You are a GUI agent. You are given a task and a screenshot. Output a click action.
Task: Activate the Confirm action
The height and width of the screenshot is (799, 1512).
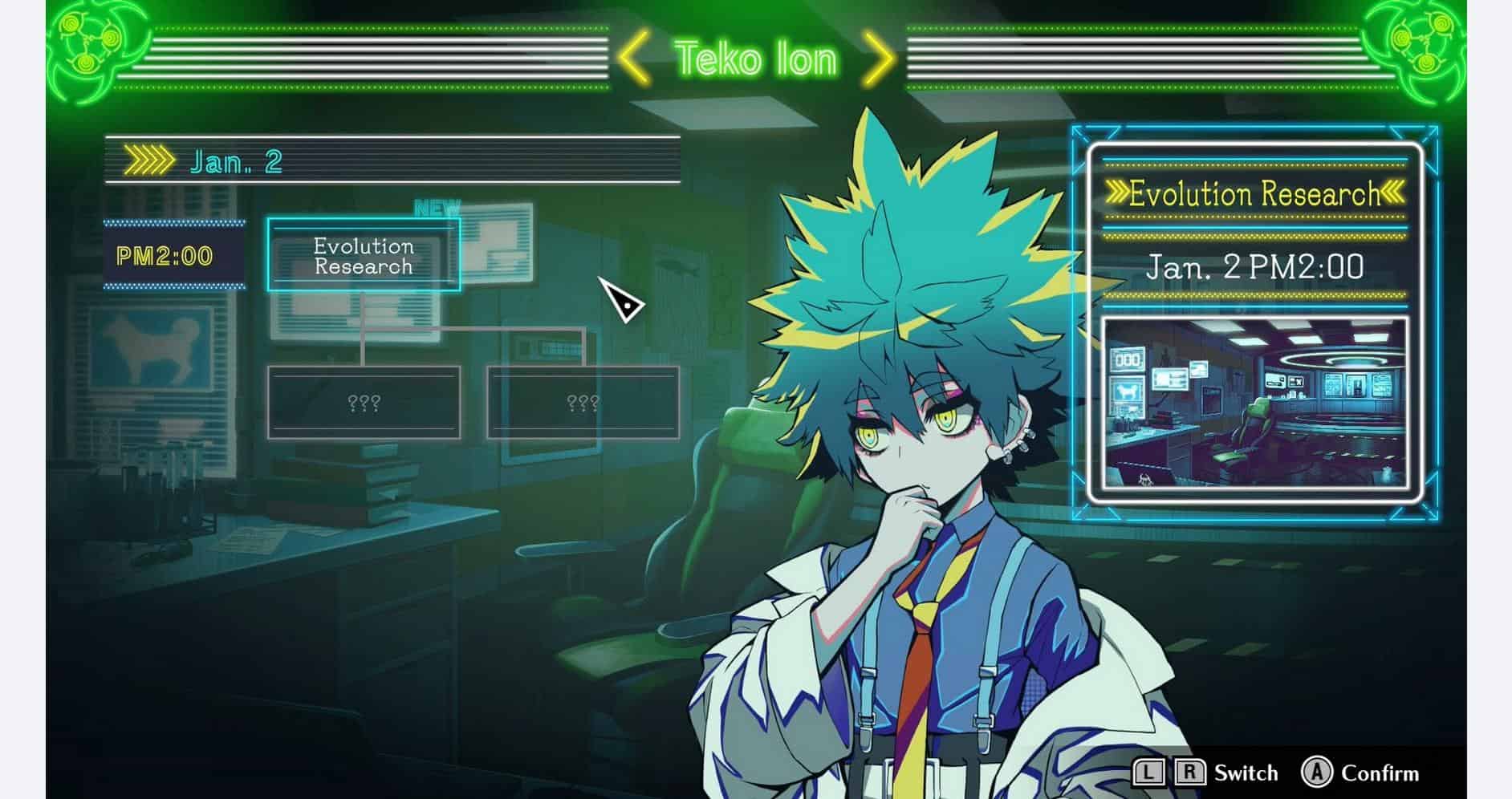click(x=1380, y=773)
